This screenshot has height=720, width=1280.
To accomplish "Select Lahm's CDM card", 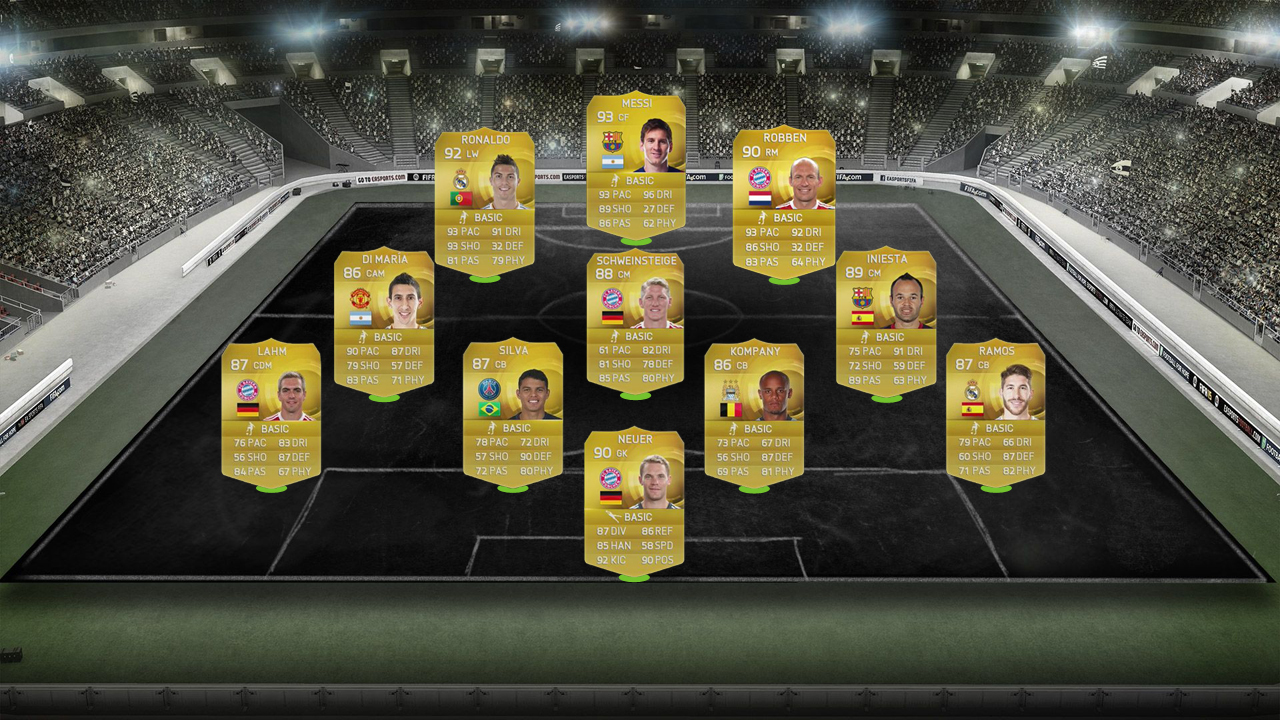I will coord(271,414).
